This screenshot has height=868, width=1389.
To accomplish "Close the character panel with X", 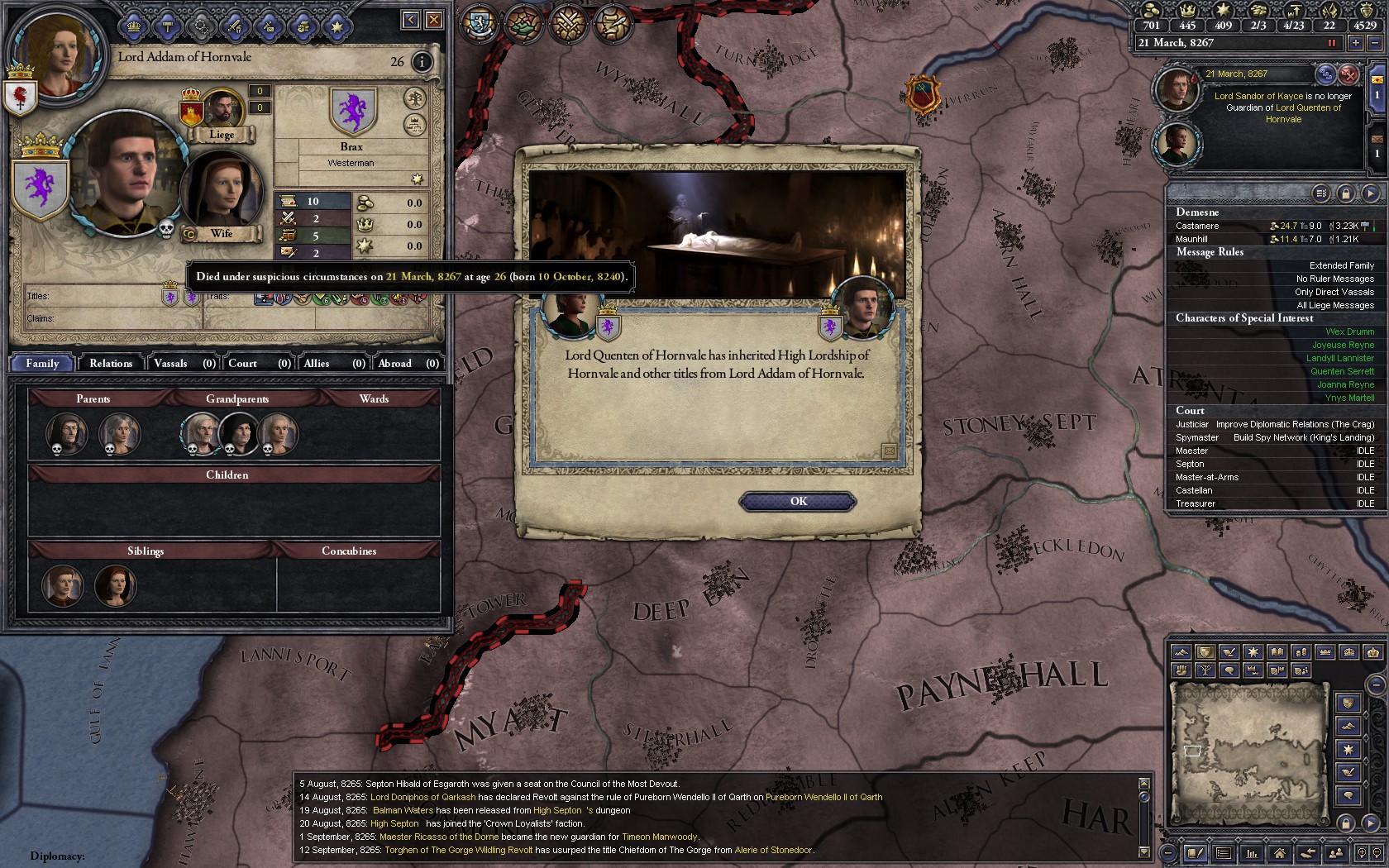I will point(434,20).
